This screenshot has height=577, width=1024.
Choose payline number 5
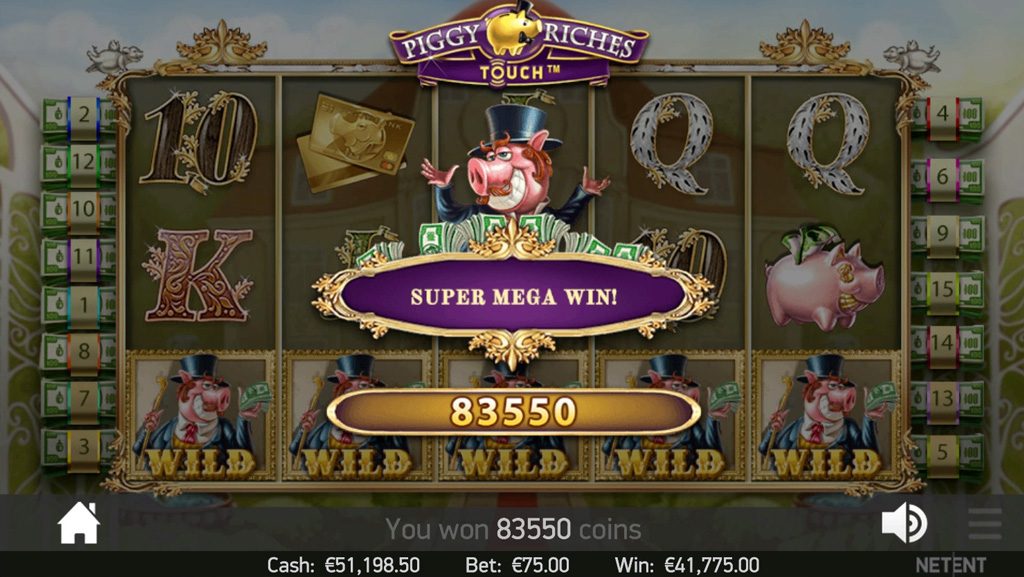[943, 452]
